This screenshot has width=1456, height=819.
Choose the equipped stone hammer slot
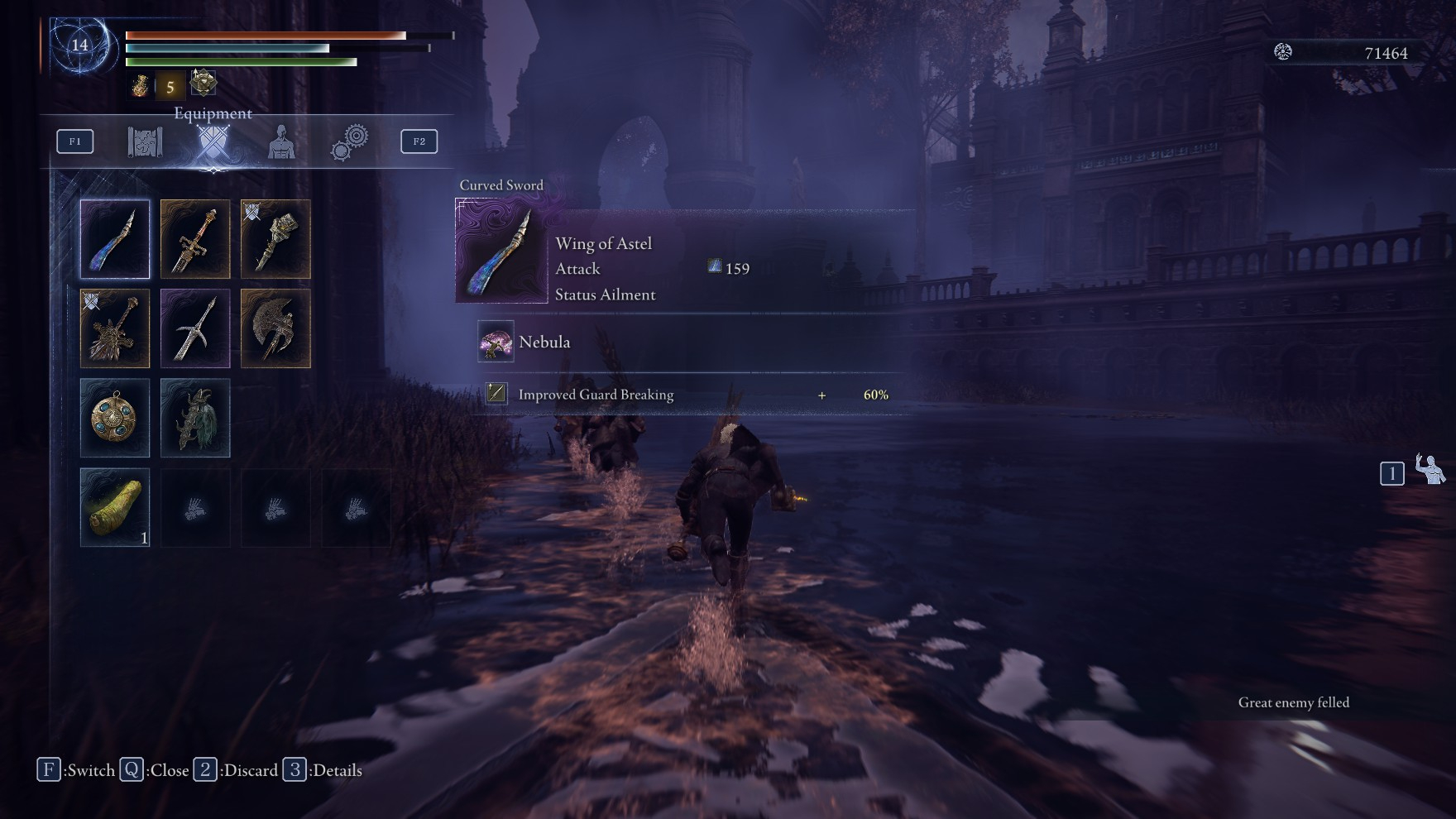coord(275,239)
